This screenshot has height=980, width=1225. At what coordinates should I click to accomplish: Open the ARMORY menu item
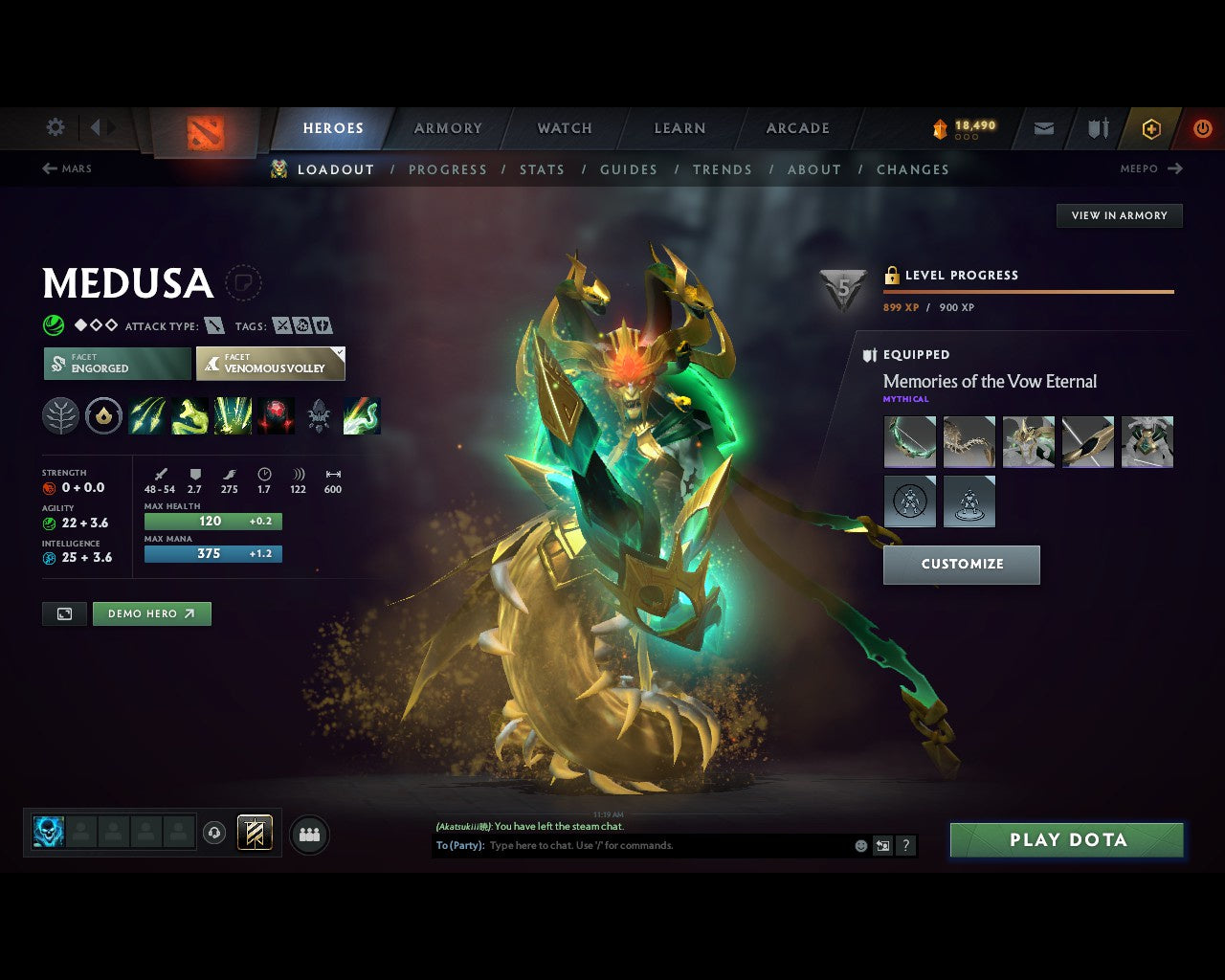(x=448, y=127)
